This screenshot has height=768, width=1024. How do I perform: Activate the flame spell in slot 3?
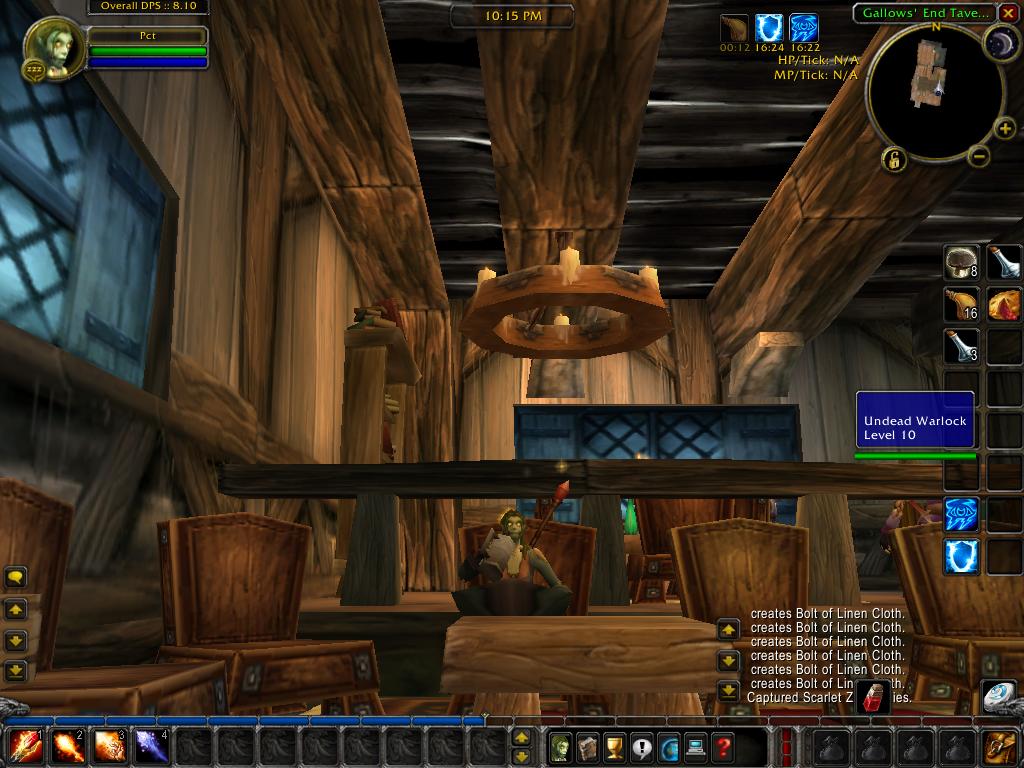pos(109,746)
